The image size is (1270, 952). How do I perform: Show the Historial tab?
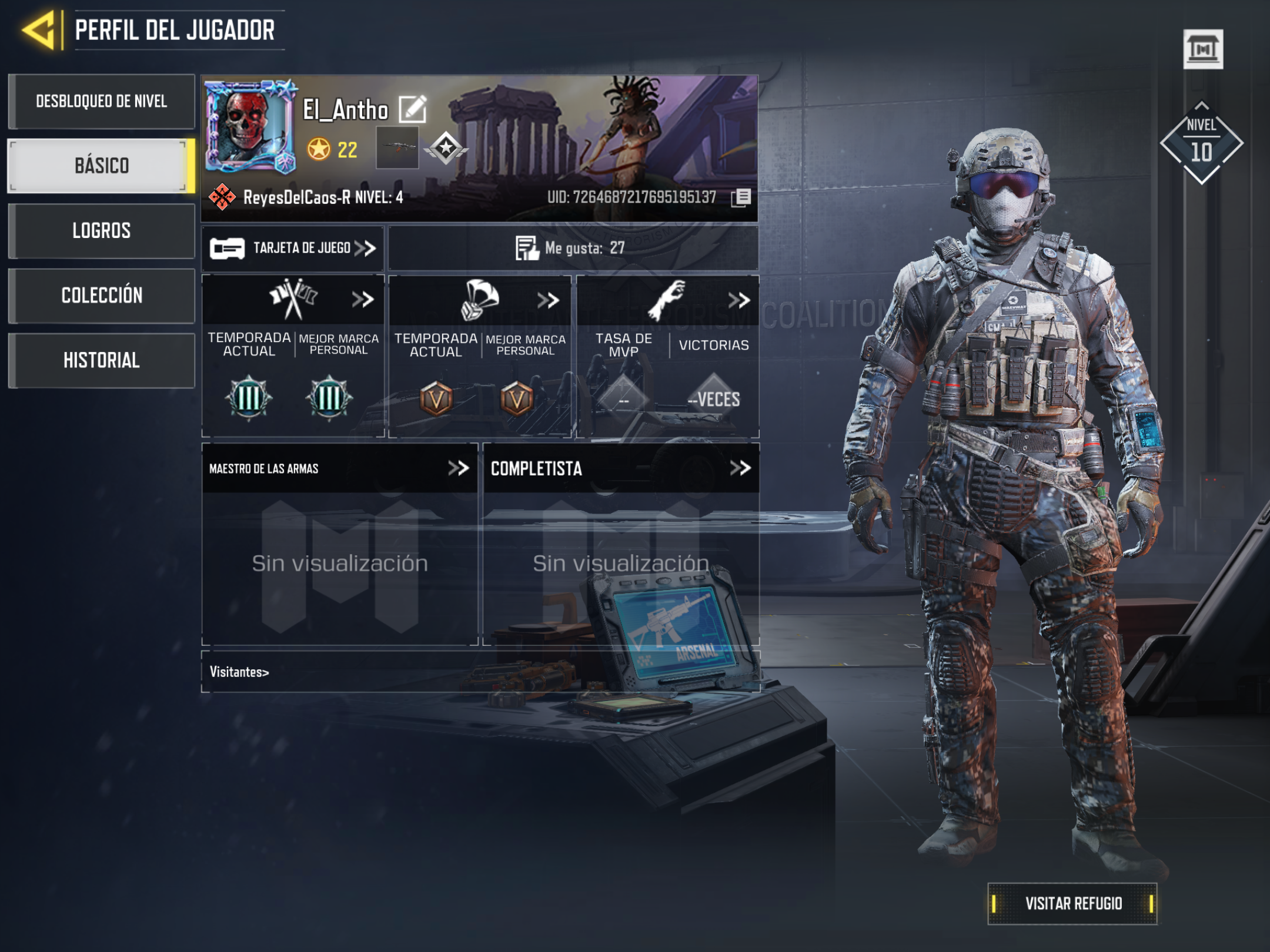click(102, 360)
